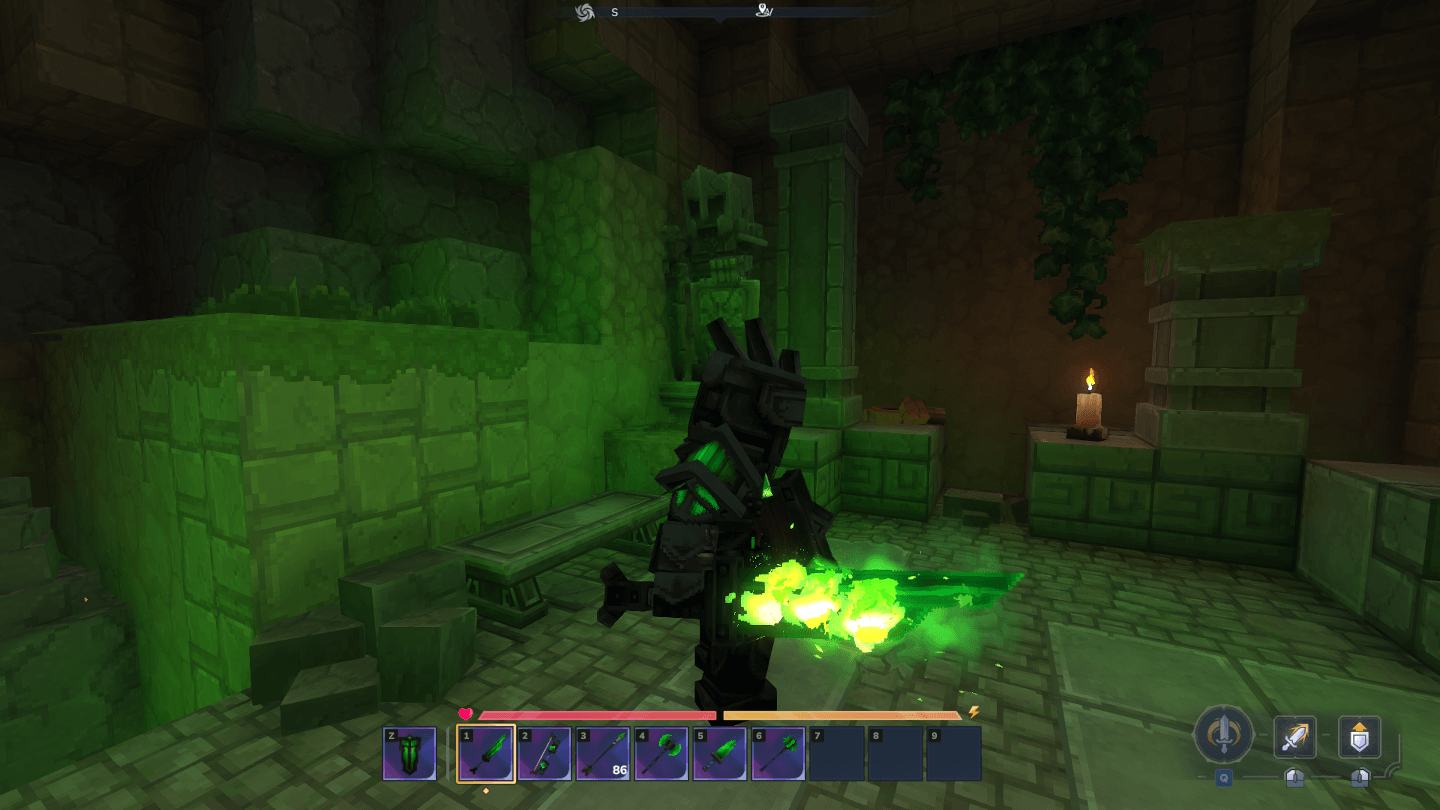Screen dimensions: 1440x810
Task: Select the green dagger in slot 5
Action: tap(720, 753)
